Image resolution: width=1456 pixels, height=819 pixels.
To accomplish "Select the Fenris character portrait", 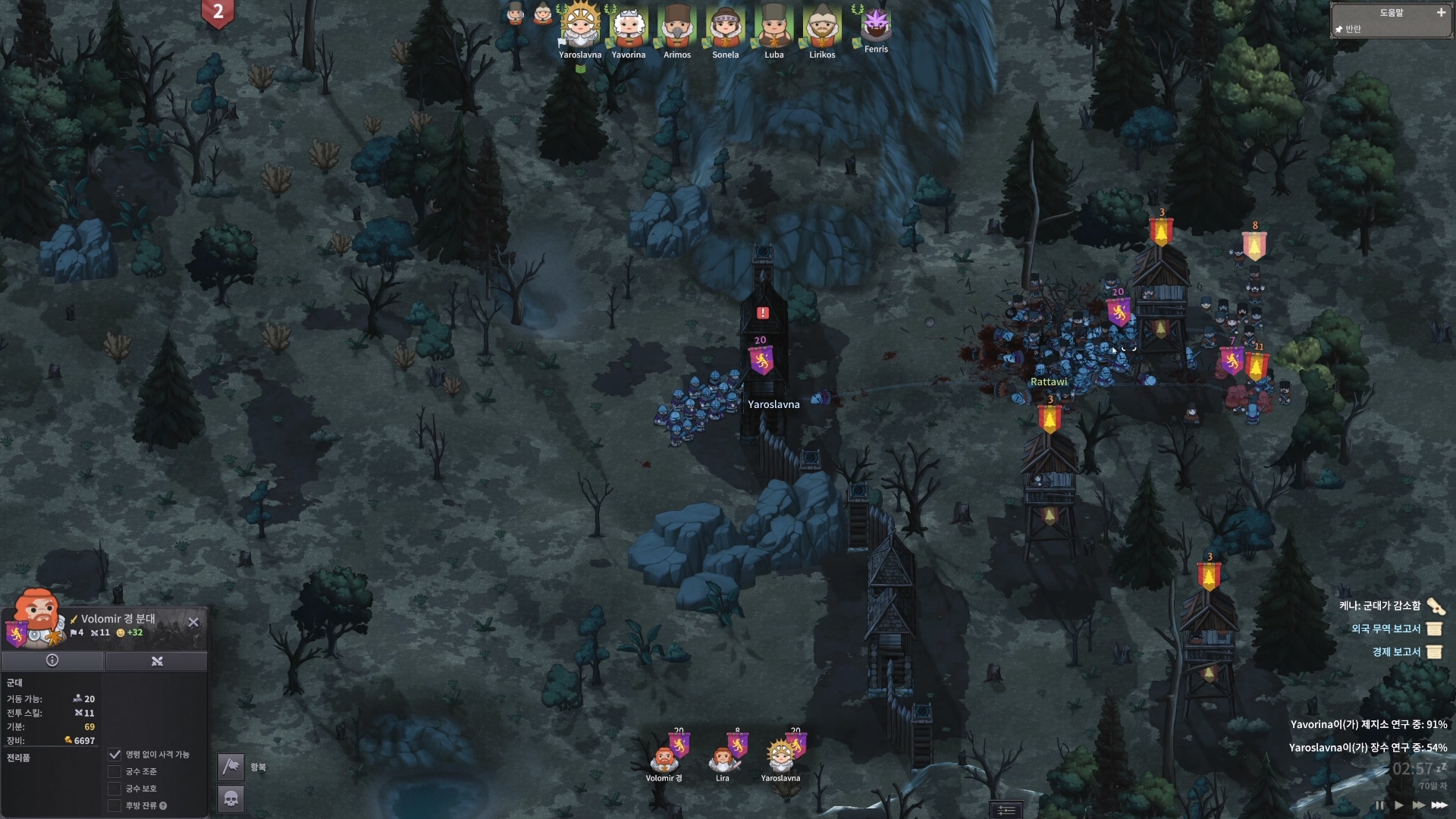I will (x=876, y=26).
